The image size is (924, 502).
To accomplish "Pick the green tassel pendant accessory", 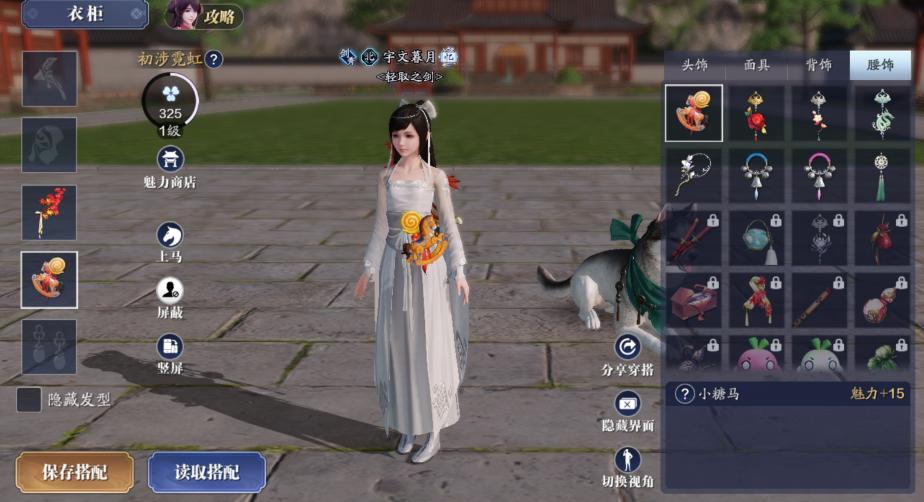I will 881,175.
